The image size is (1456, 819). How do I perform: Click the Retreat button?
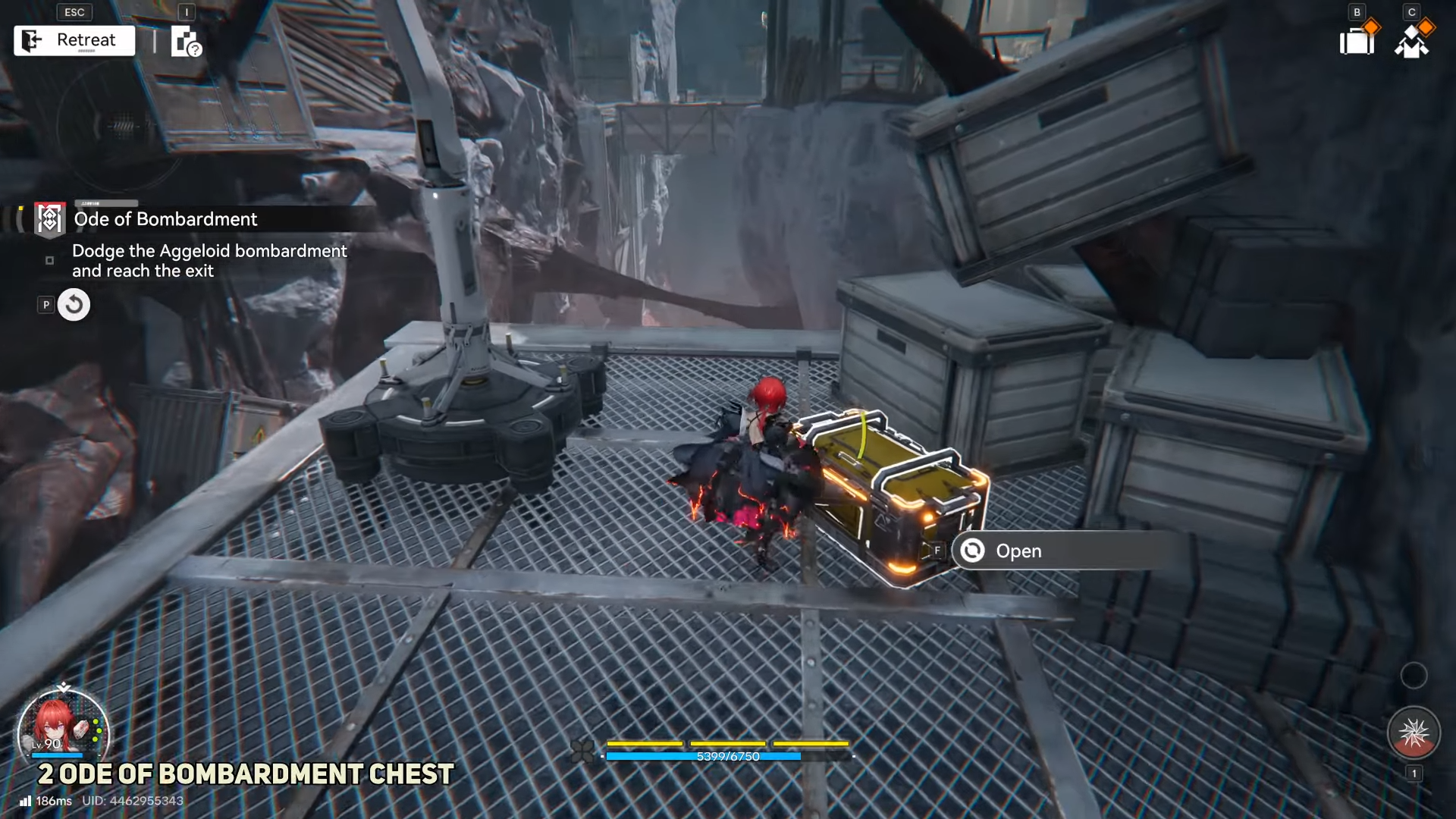click(x=74, y=40)
